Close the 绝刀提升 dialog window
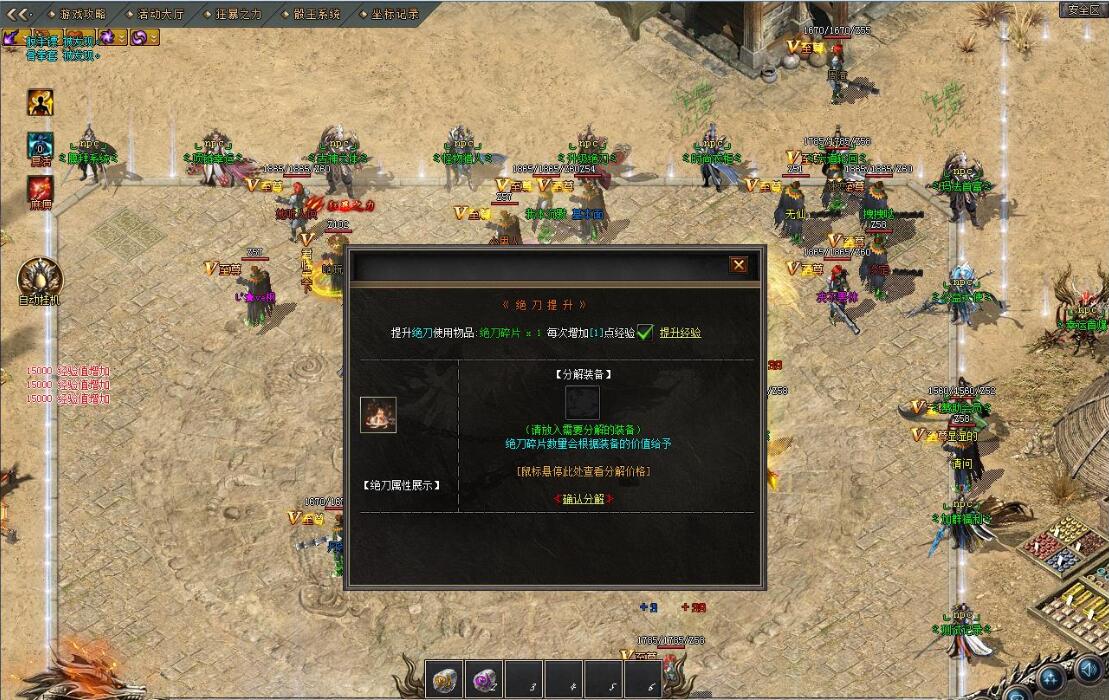Viewport: 1109px width, 700px height. point(738,265)
